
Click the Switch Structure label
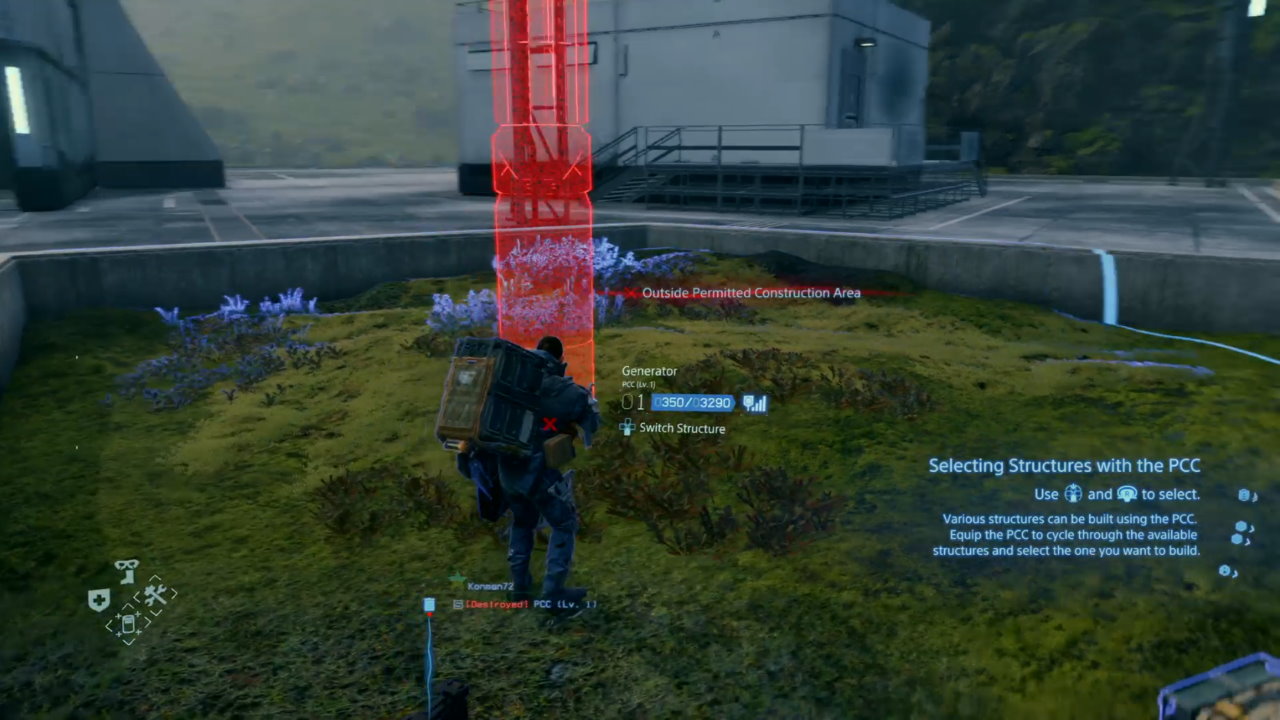[681, 428]
